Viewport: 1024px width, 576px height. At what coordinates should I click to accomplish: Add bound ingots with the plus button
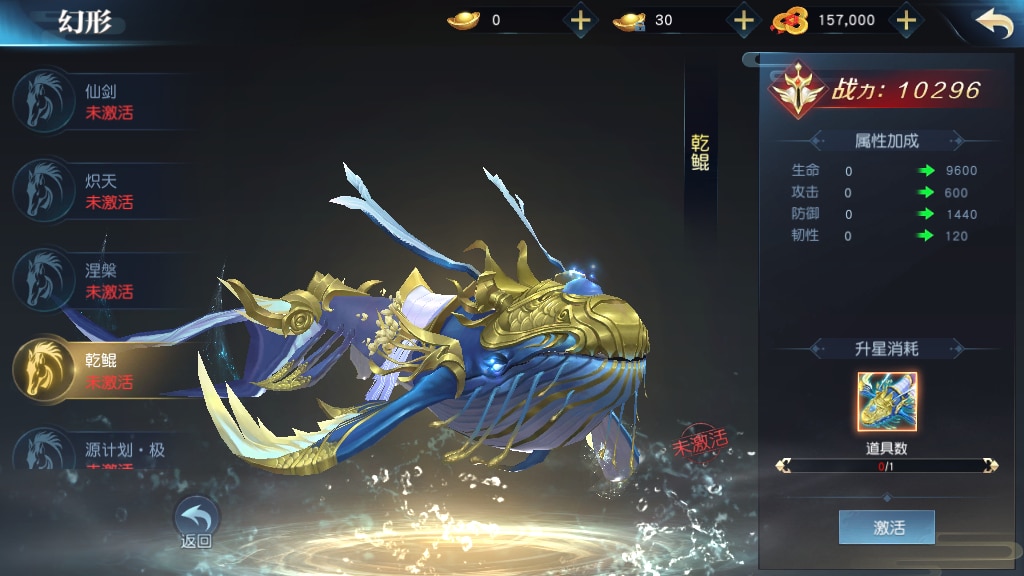(743, 20)
